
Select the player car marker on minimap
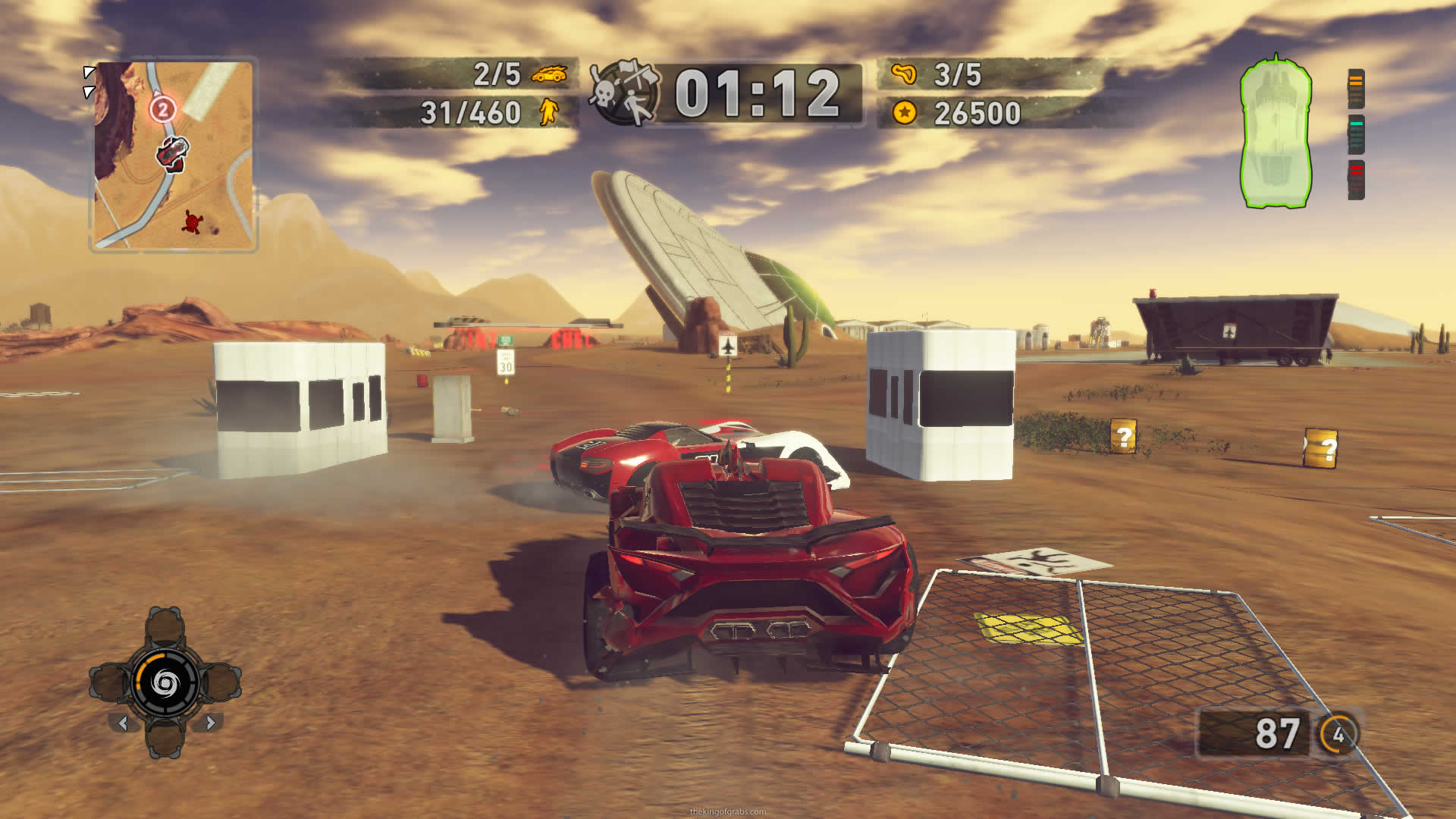[x=173, y=153]
